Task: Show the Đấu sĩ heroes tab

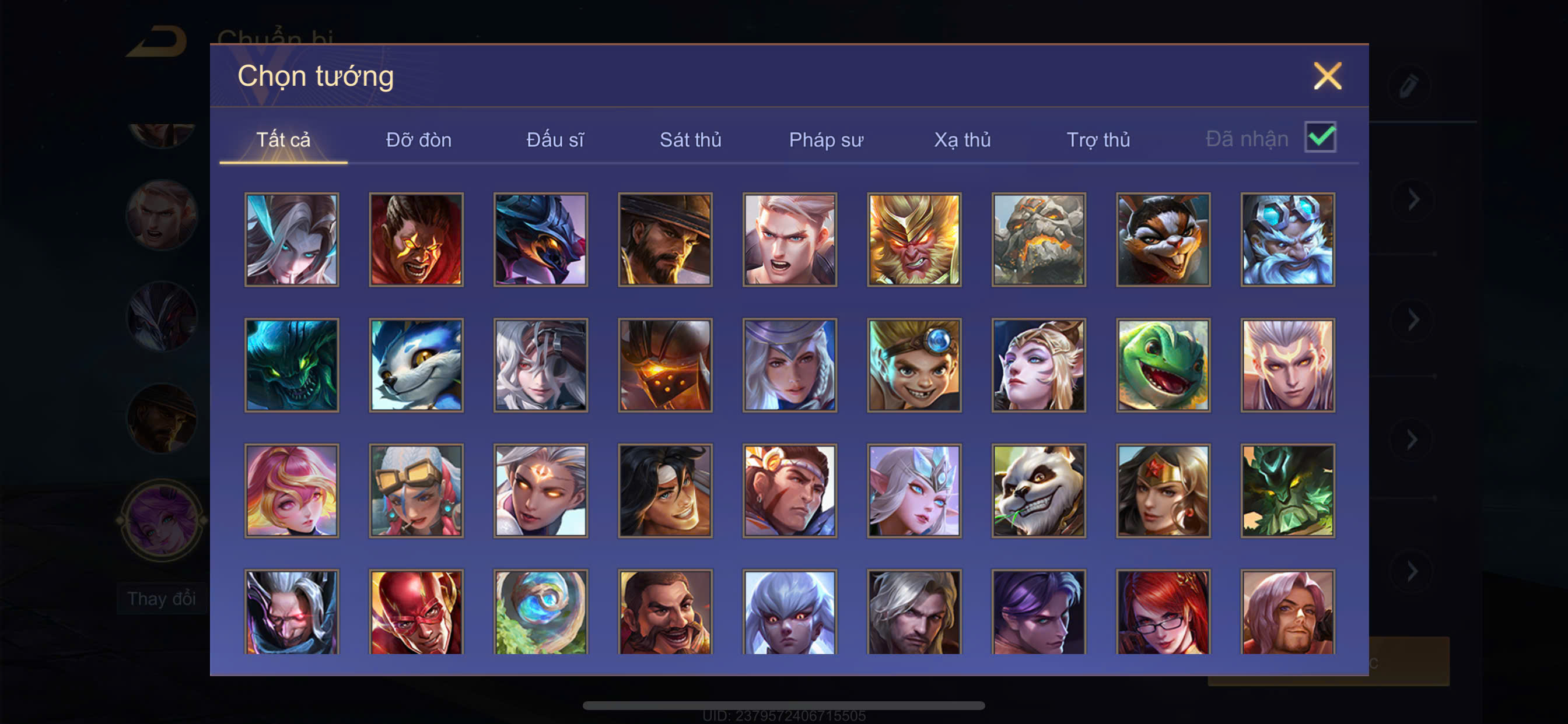Action: pyautogui.click(x=555, y=140)
